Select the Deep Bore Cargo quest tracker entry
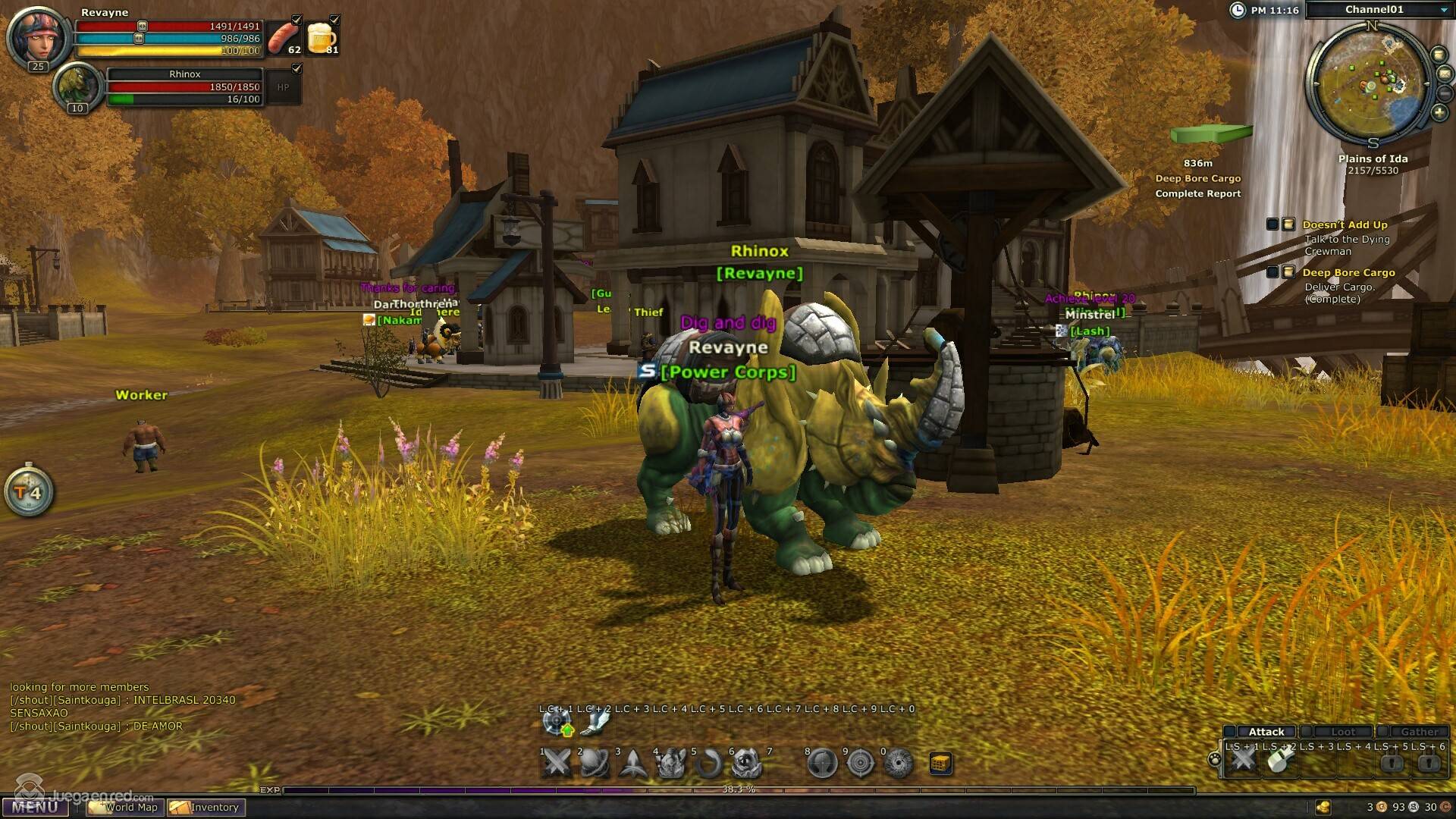The height and width of the screenshot is (819, 1456). pos(1348,272)
